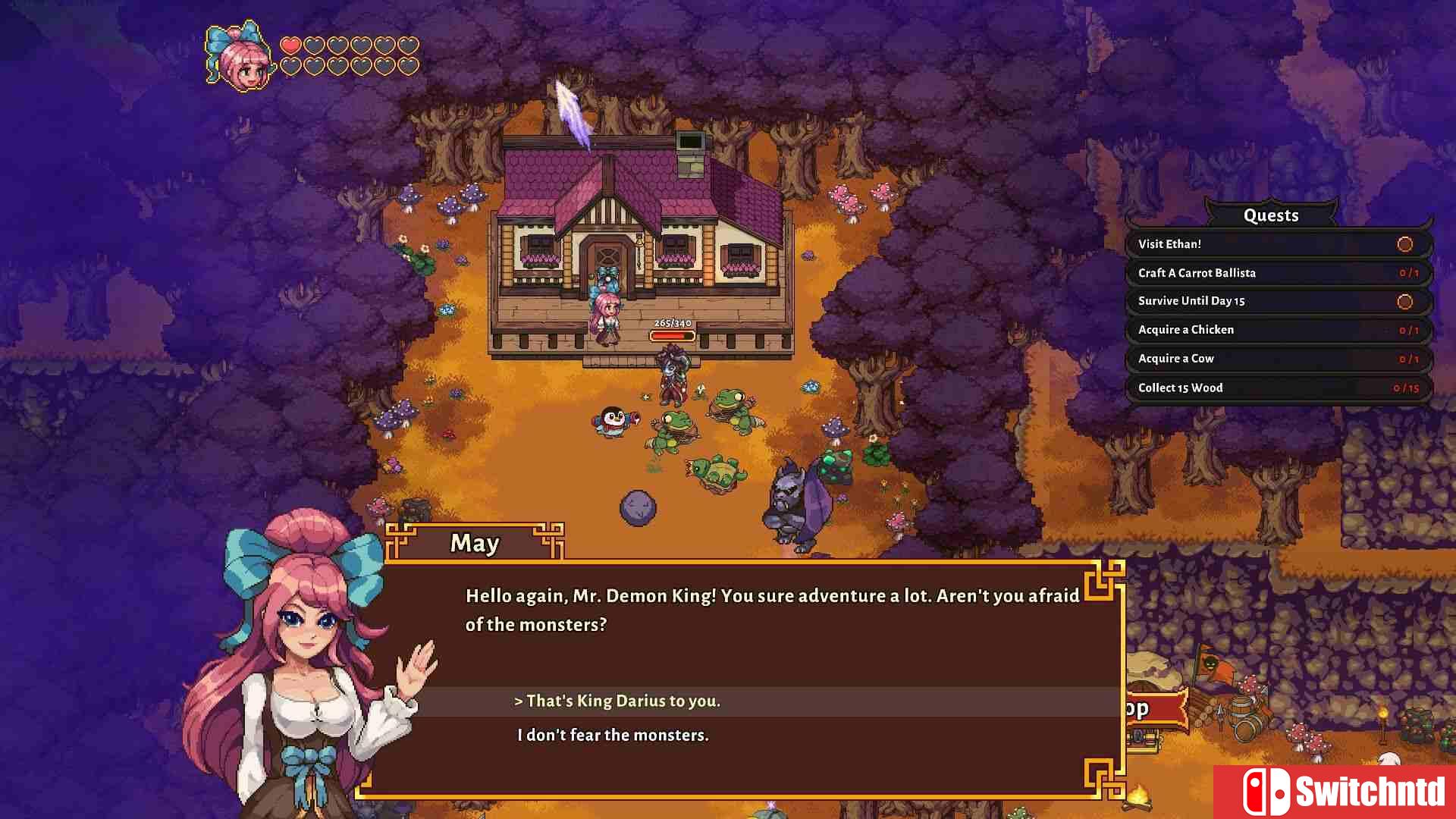Toggle the tracker circle for Visit Ethan!
1456x819 pixels.
(x=1404, y=244)
